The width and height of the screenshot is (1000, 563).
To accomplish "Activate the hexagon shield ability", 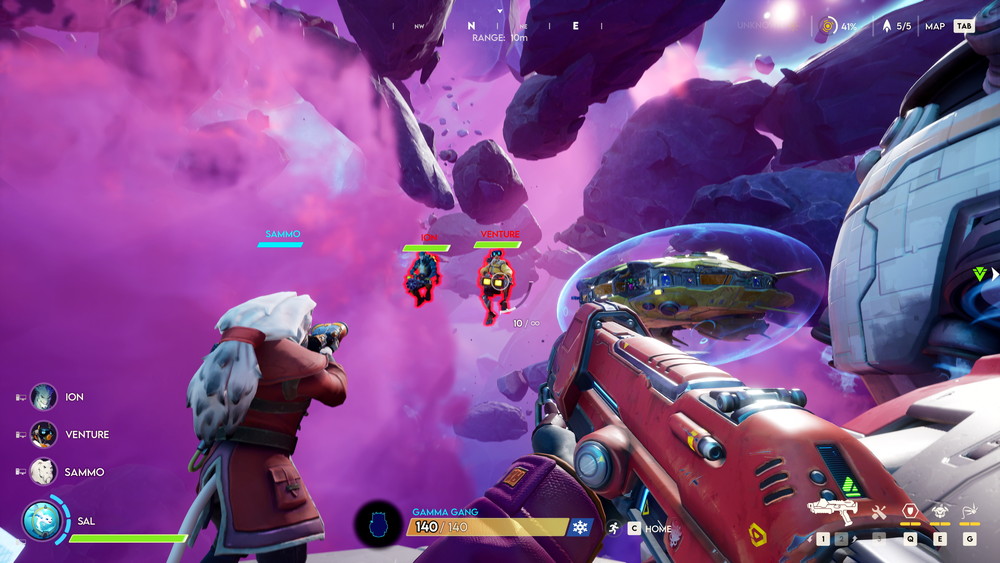I will pos(910,511).
